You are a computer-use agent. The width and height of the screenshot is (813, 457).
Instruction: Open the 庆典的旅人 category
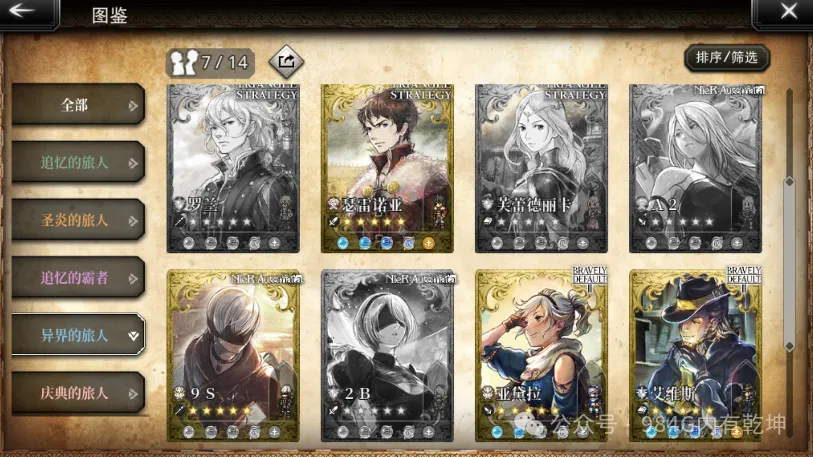coord(77,393)
